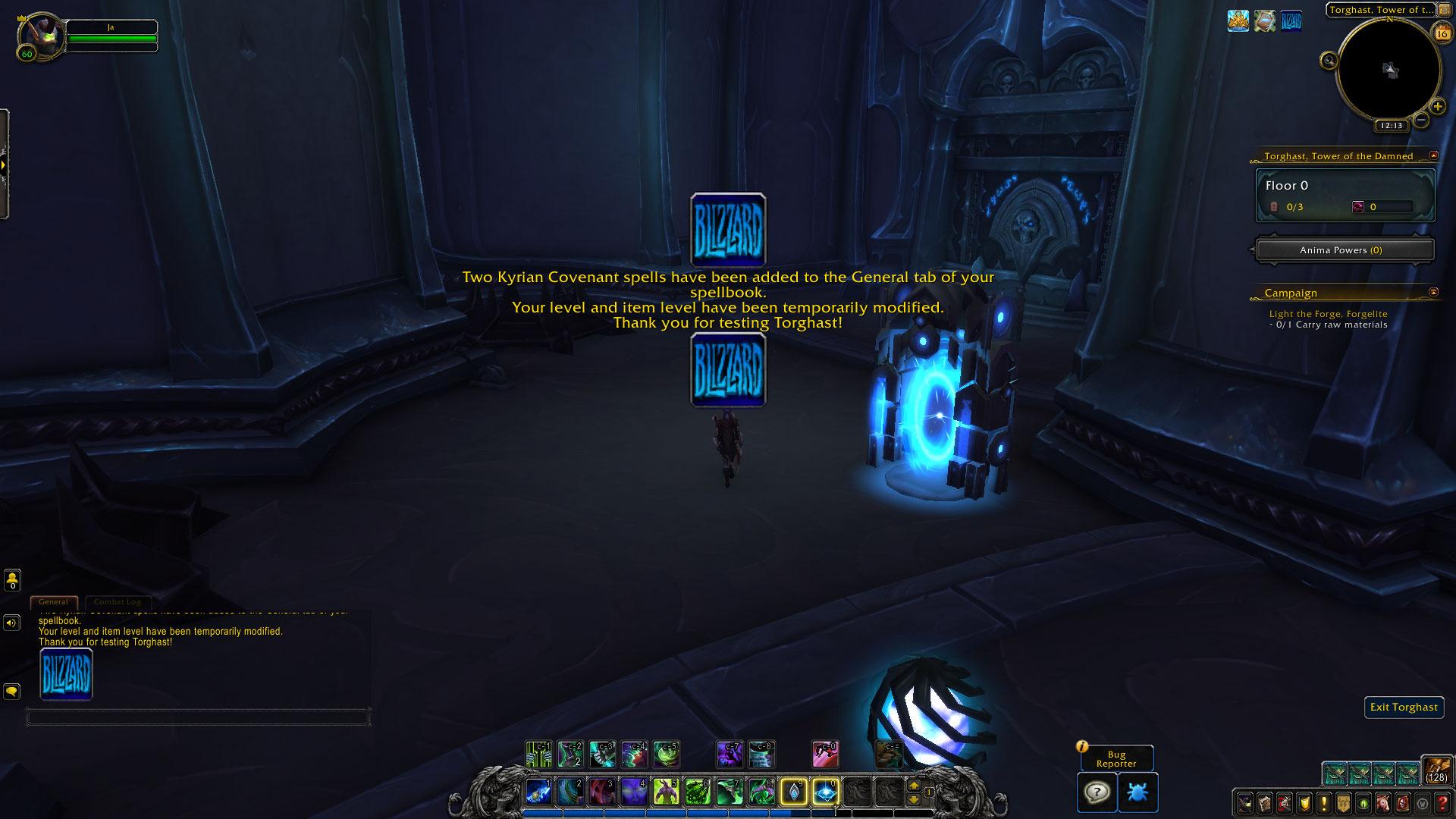1456x819 pixels.
Task: Use the Kyrian spell in slot 9
Action: coord(793,792)
